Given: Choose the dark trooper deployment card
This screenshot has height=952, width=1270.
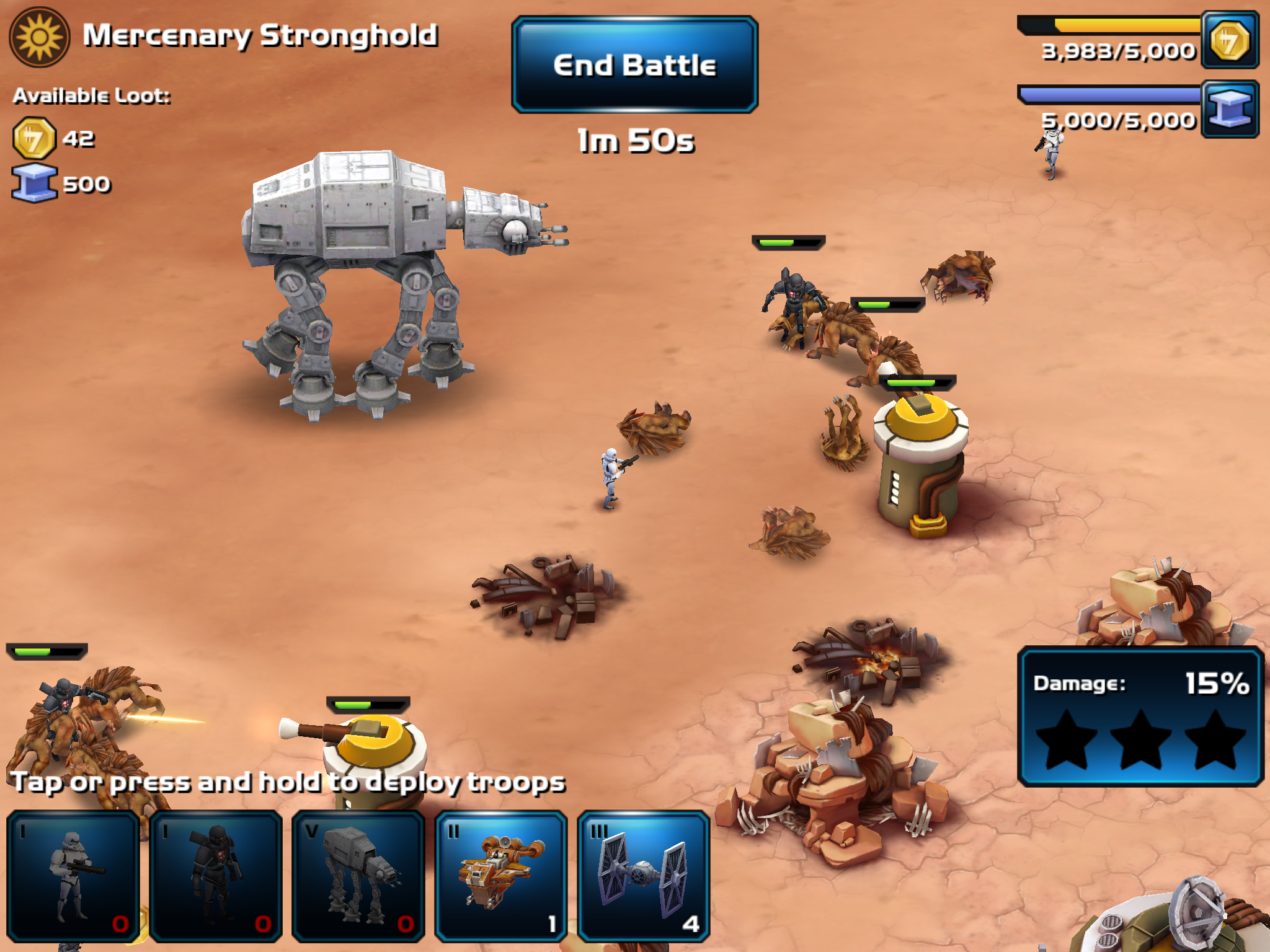Looking at the screenshot, I should (x=216, y=876).
